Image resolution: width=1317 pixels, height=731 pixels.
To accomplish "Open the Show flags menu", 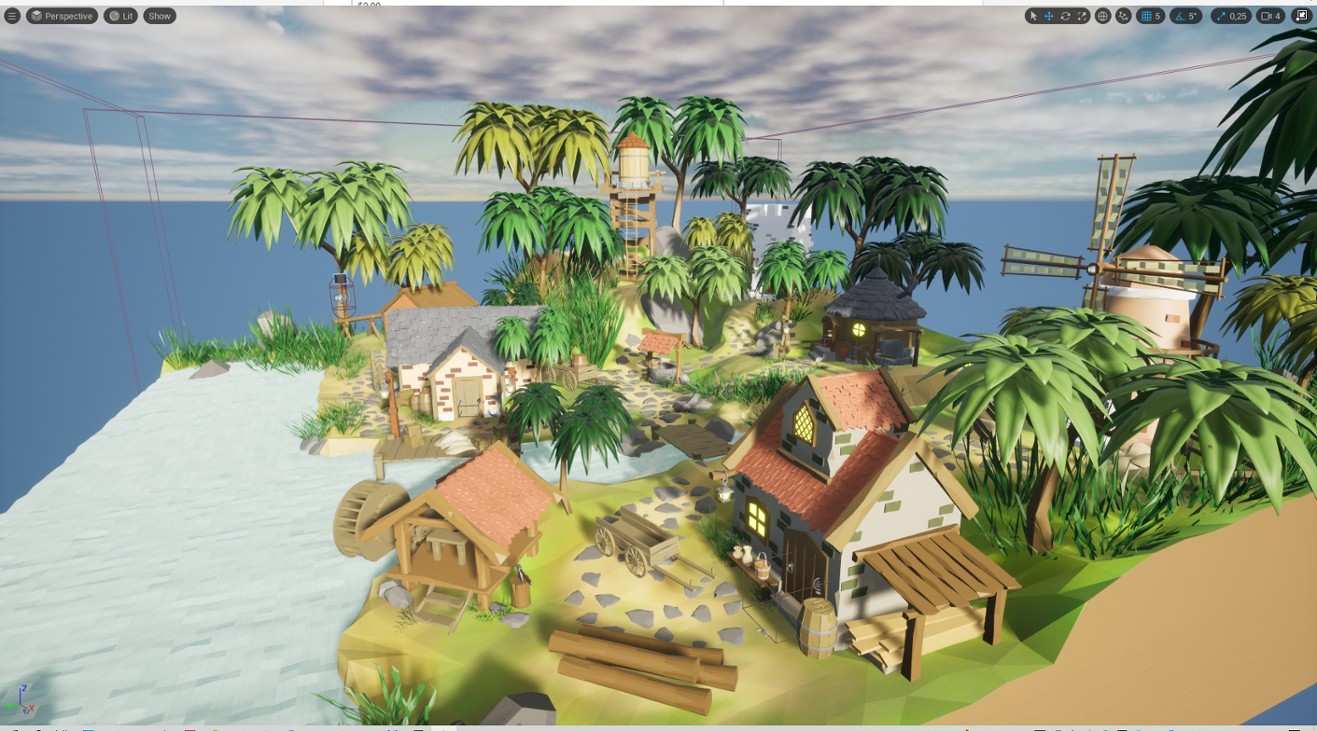I will 158,15.
